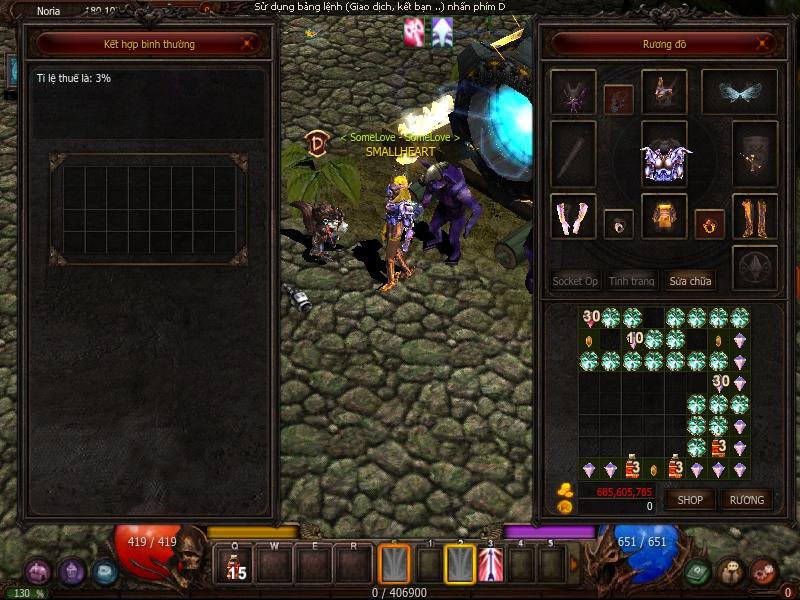Open the SHOP button in inventory
This screenshot has width=800, height=600.
point(691,499)
